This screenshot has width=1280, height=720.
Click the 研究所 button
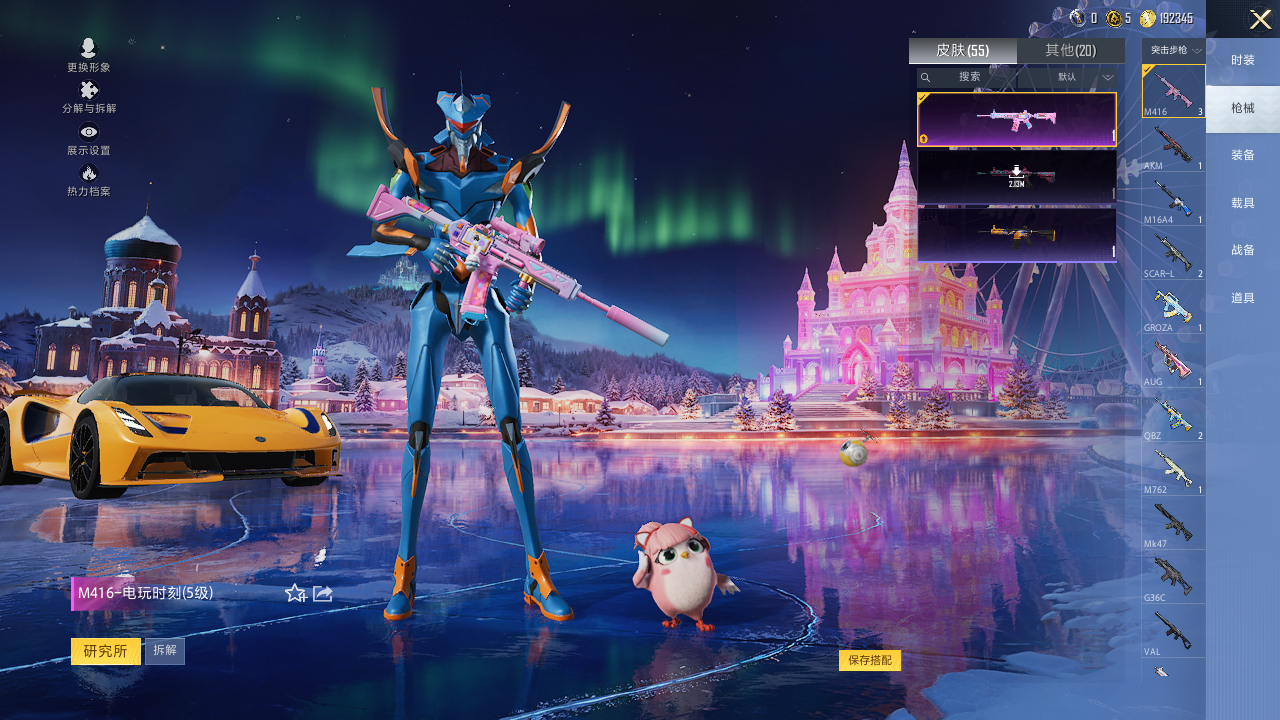click(105, 651)
